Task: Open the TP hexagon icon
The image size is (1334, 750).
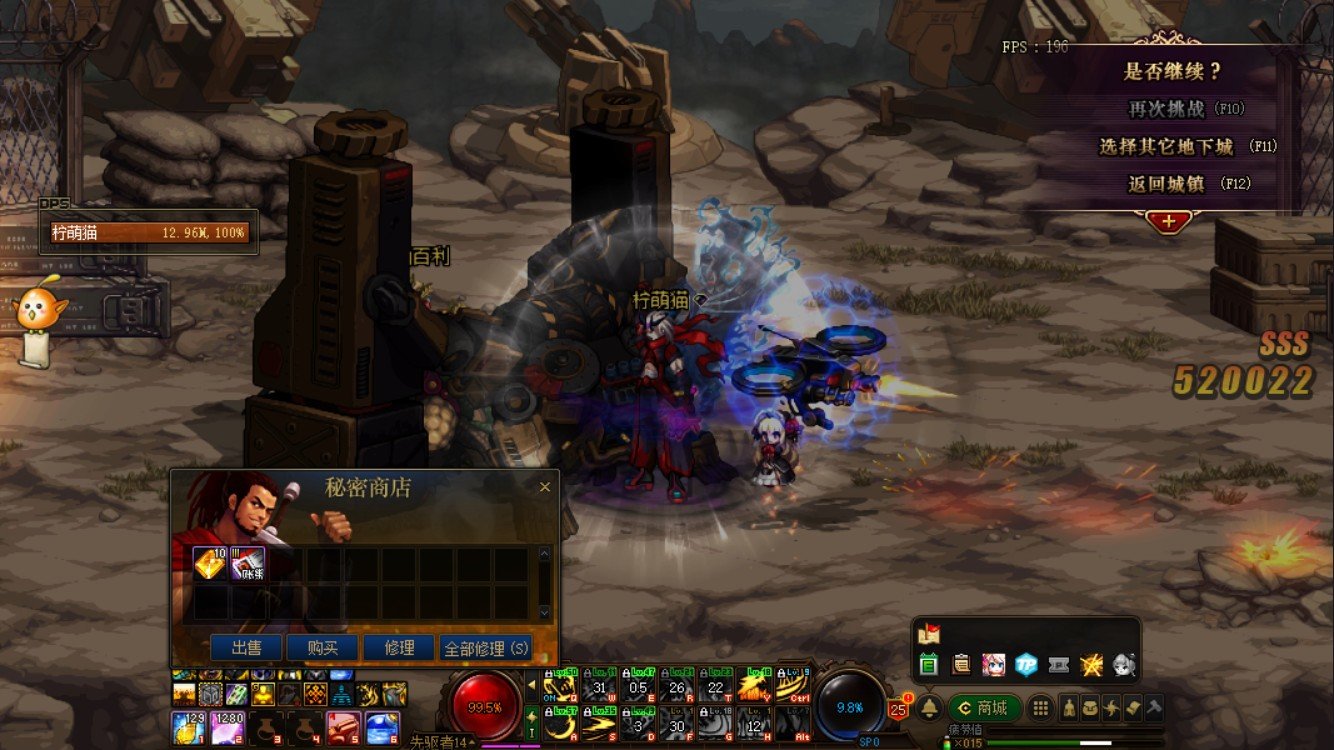Action: click(1026, 664)
